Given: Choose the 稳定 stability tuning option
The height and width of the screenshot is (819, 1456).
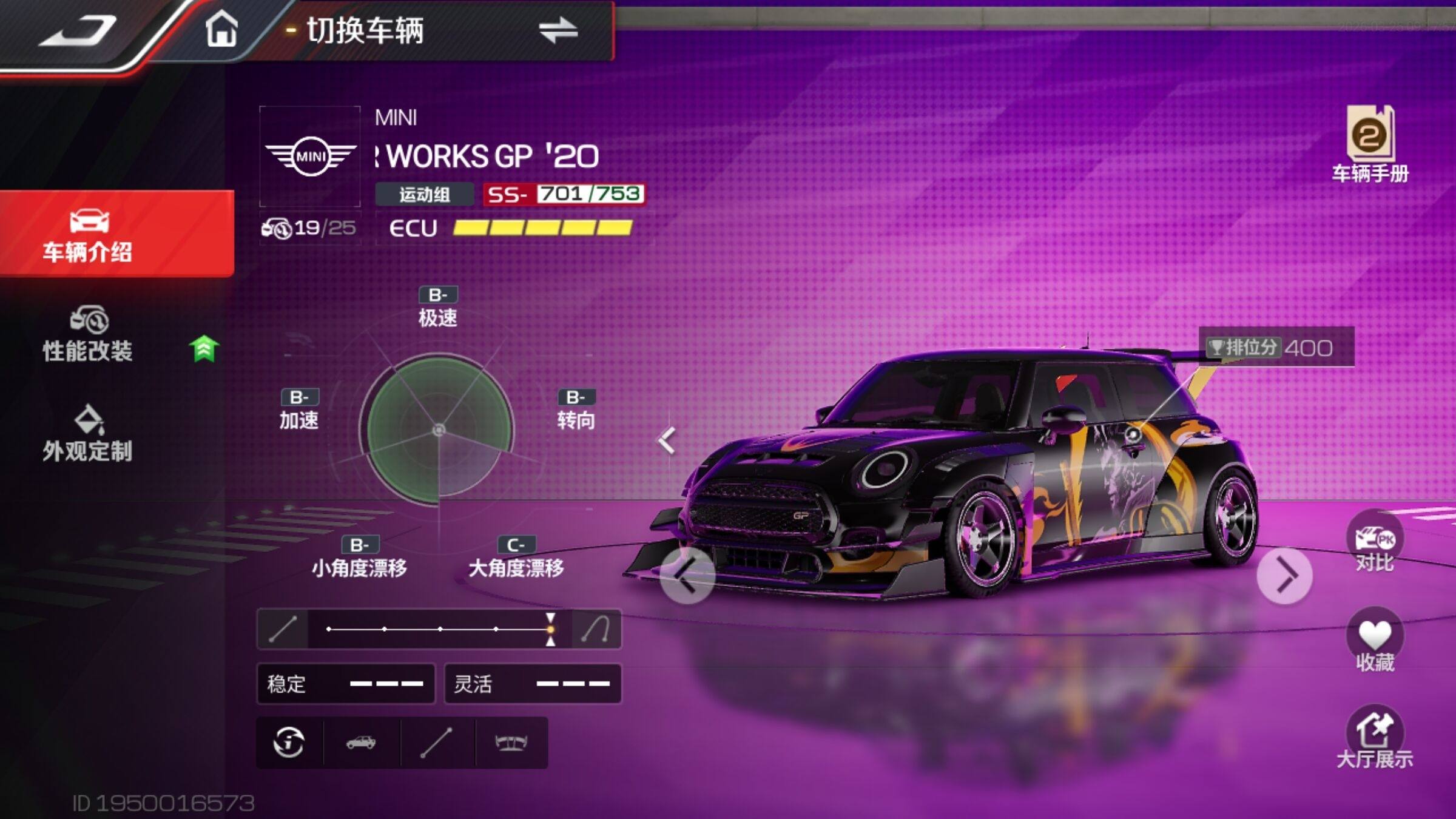Looking at the screenshot, I should tap(346, 684).
